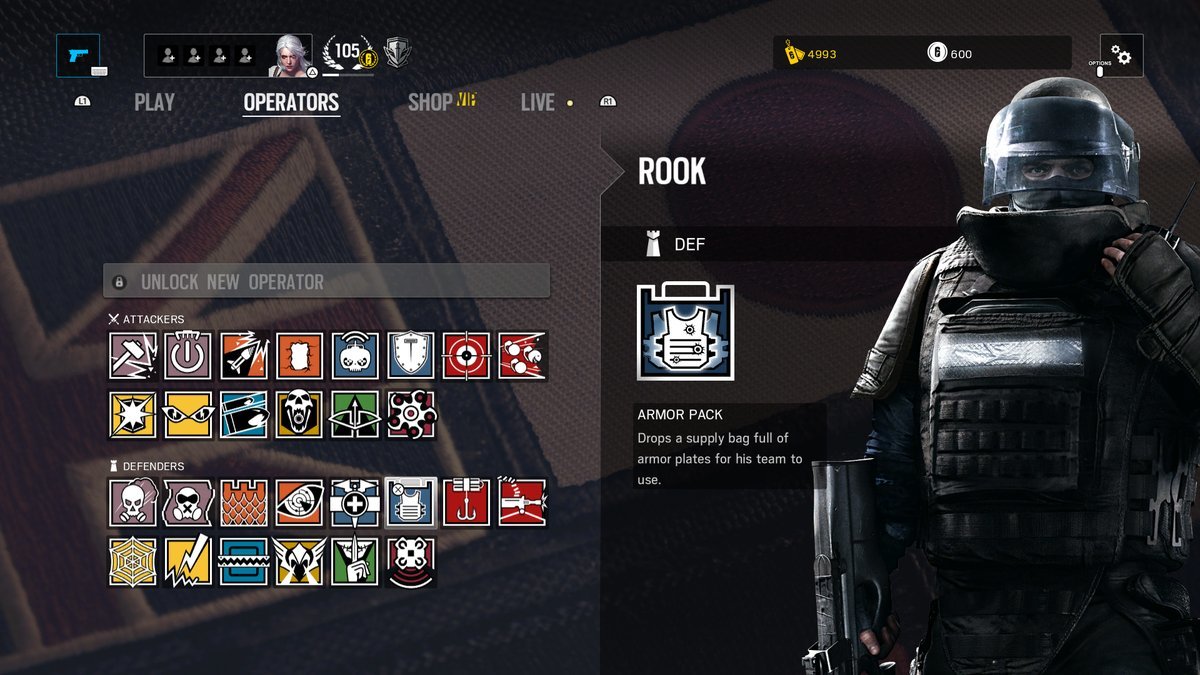The image size is (1200, 675).
Task: Choose Smoke's skull operator icon
Action: click(x=132, y=503)
